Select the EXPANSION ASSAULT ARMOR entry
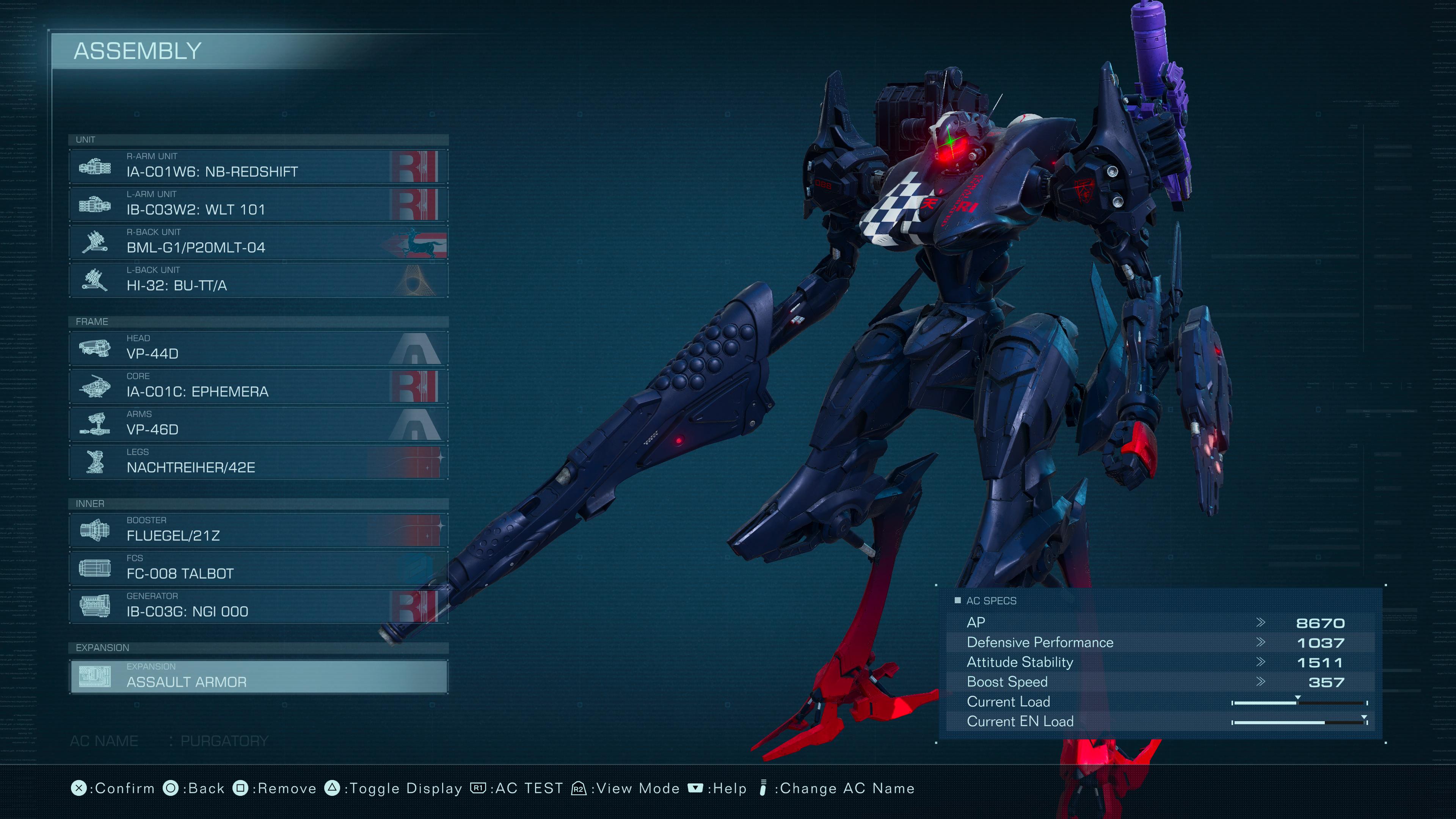The image size is (1456, 819). pos(258,676)
